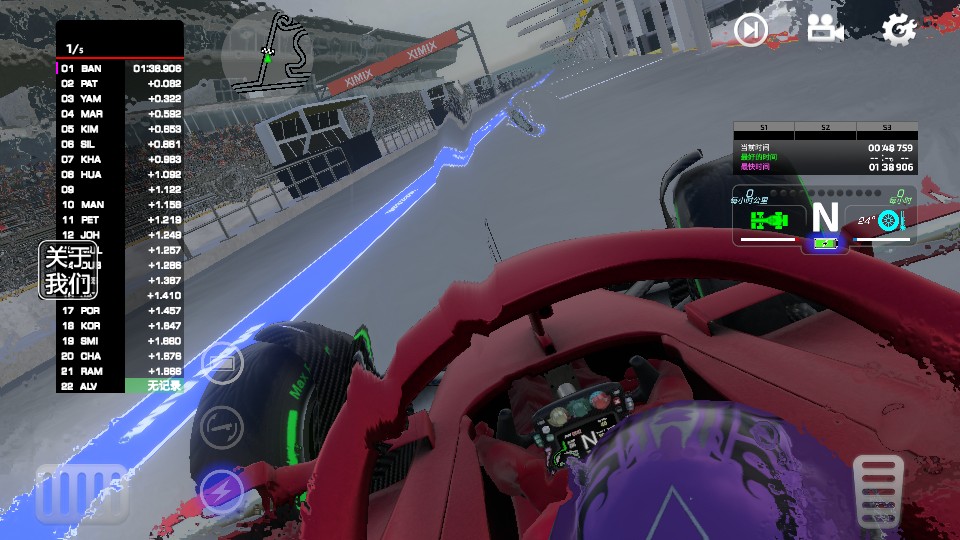Open the circular track minimap

point(266,53)
